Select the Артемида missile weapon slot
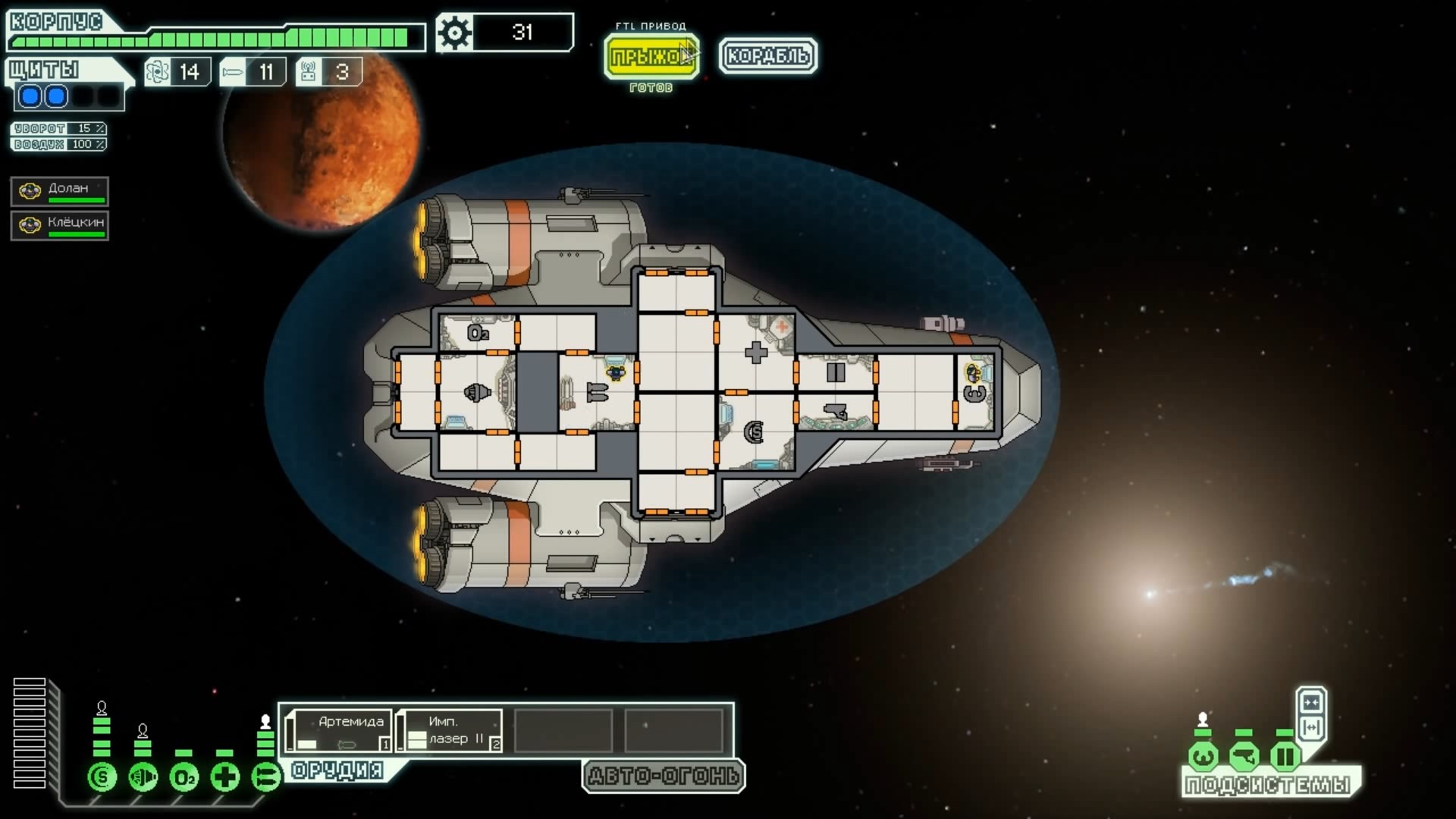This screenshot has width=1456, height=819. click(x=340, y=730)
